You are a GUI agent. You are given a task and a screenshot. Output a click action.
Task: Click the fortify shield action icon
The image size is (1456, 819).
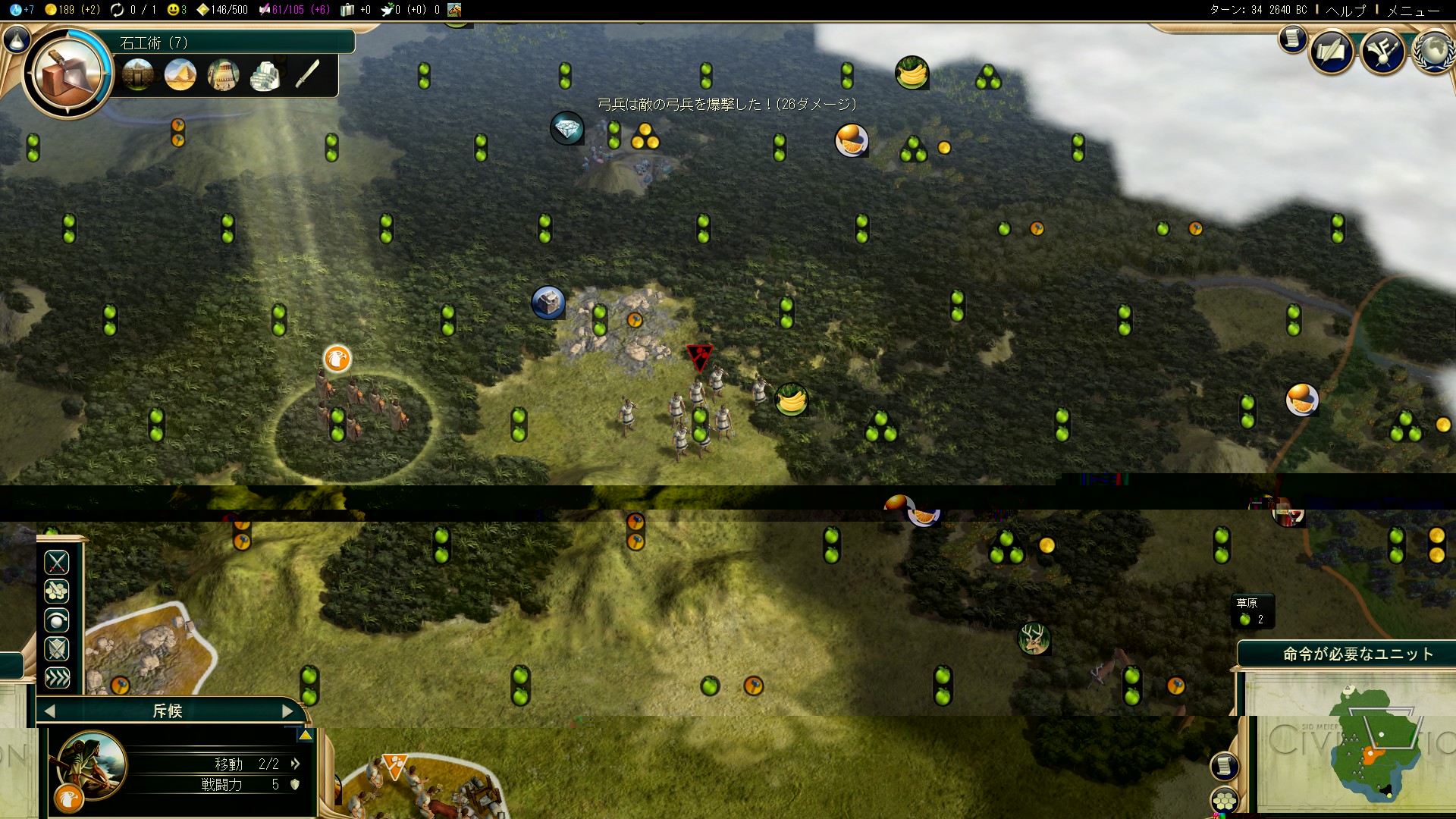click(x=57, y=649)
